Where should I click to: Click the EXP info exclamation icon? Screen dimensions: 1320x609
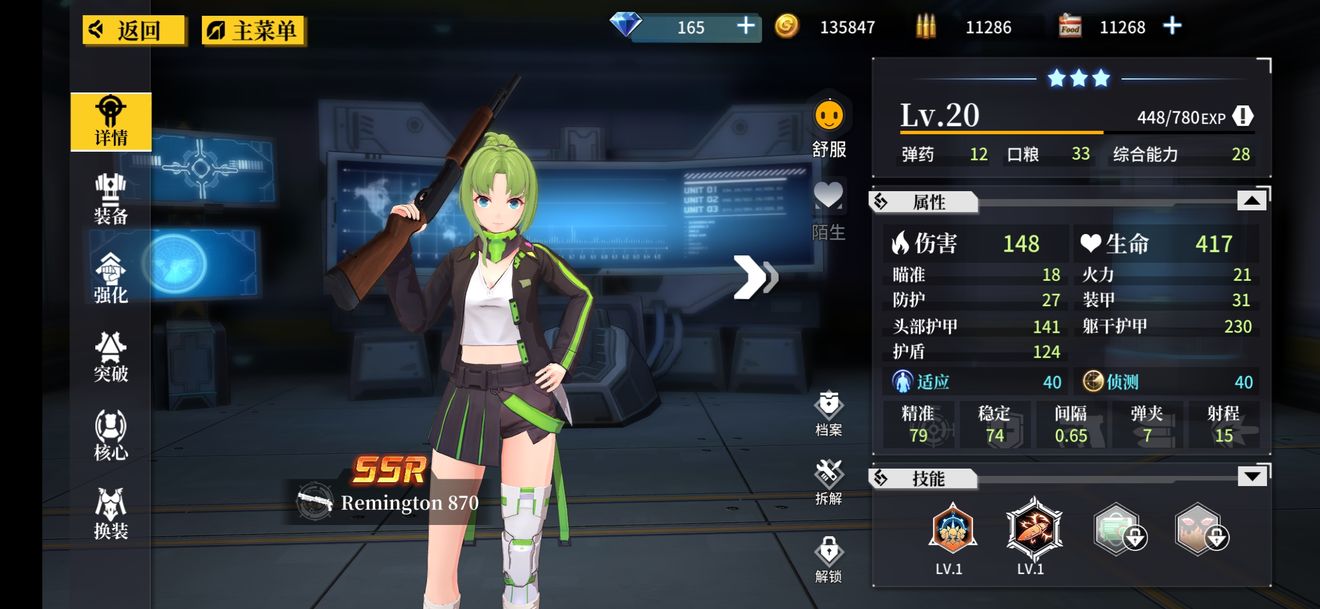pos(1243,116)
